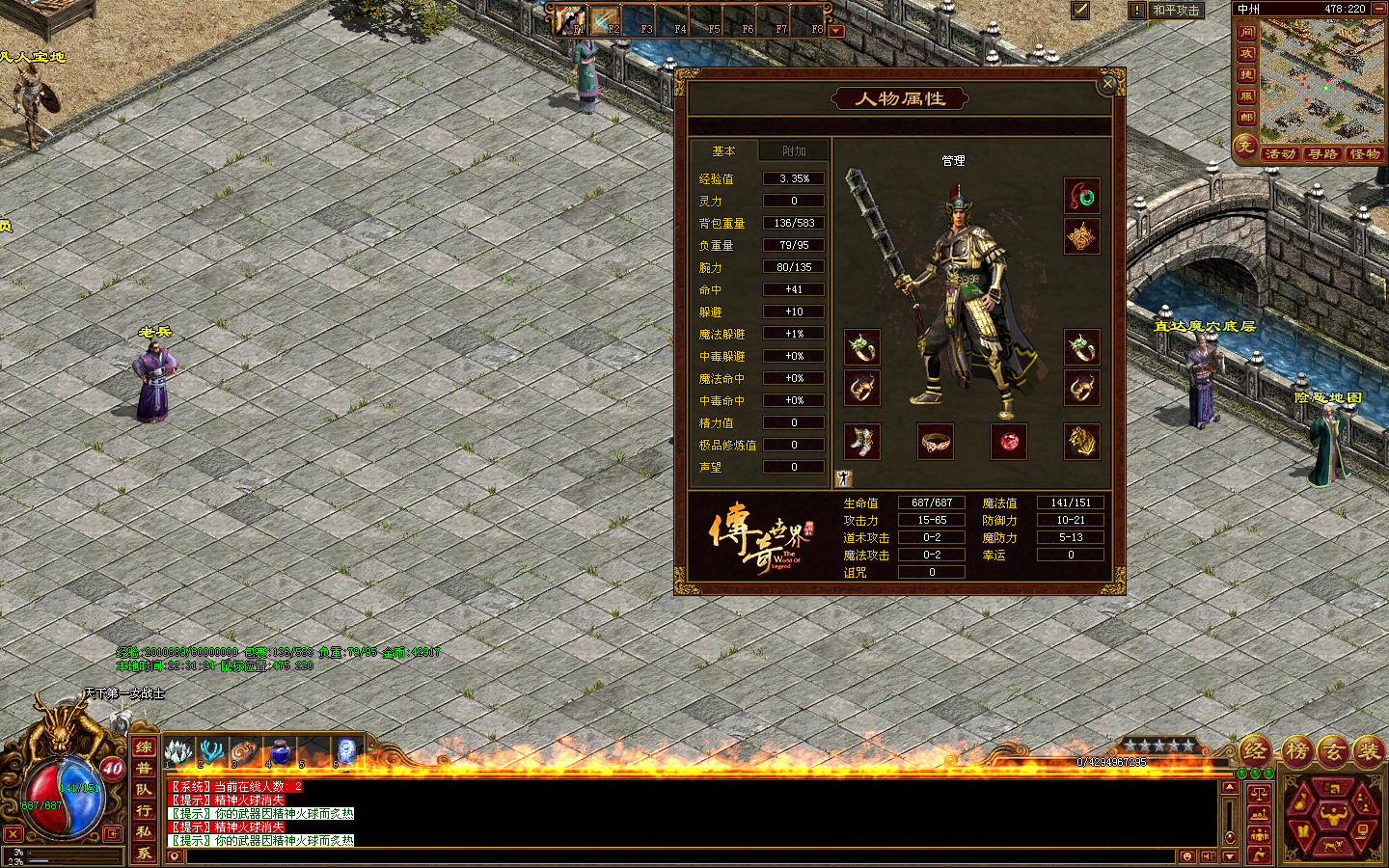The image size is (1389, 868).
Task: Click the 和平攻击 attack mode button
Action: click(1176, 11)
